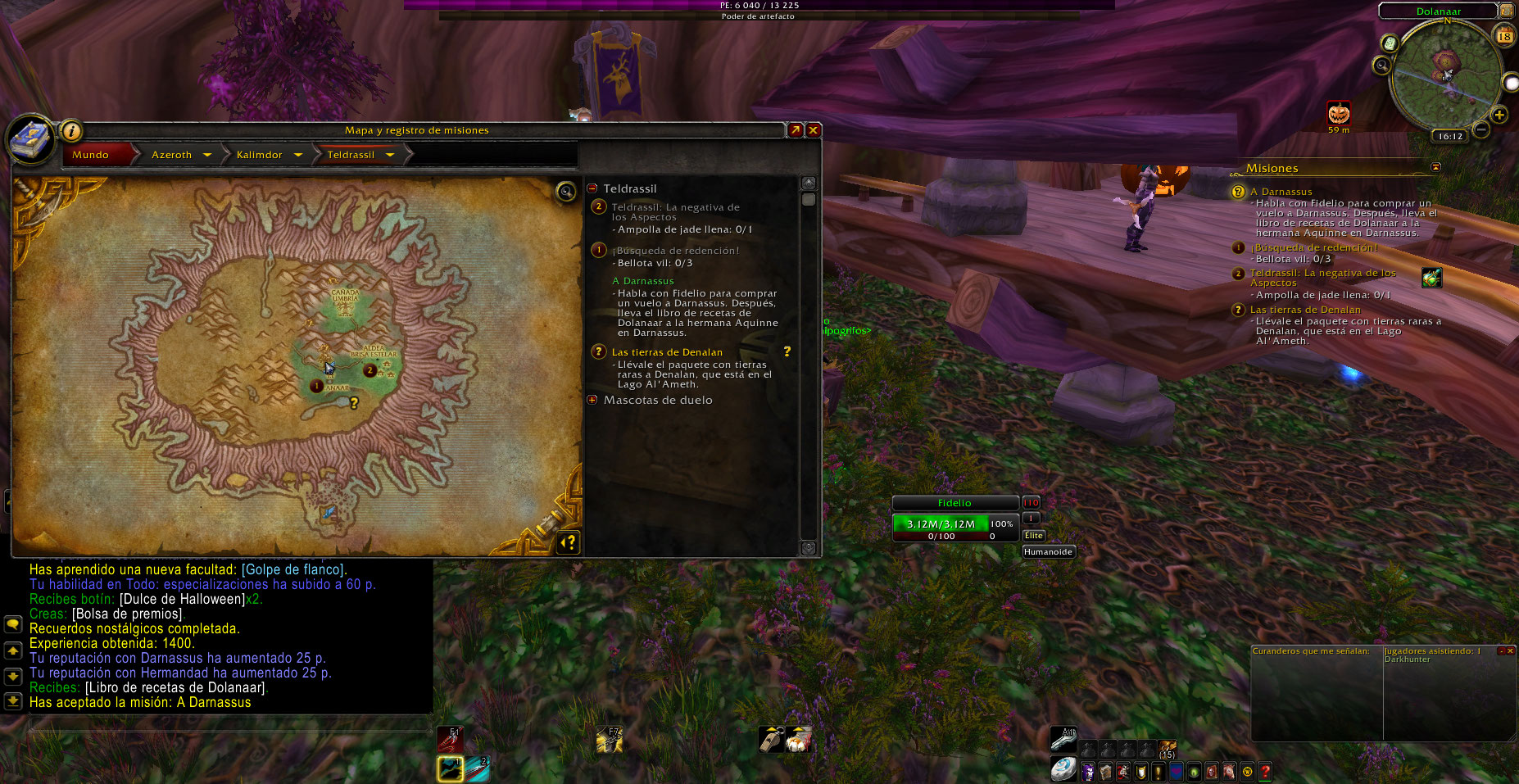This screenshot has height=784, width=1519.
Task: Click the jack-o'-lantern buff icon
Action: (x=1338, y=112)
